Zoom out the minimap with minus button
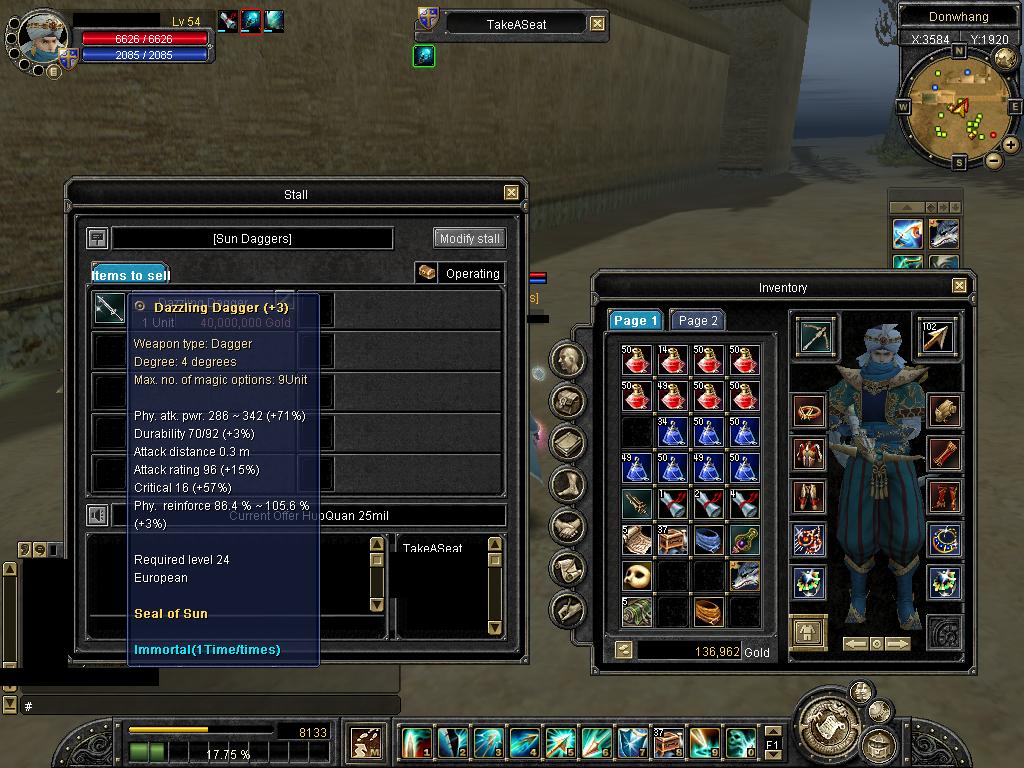 [x=993, y=160]
